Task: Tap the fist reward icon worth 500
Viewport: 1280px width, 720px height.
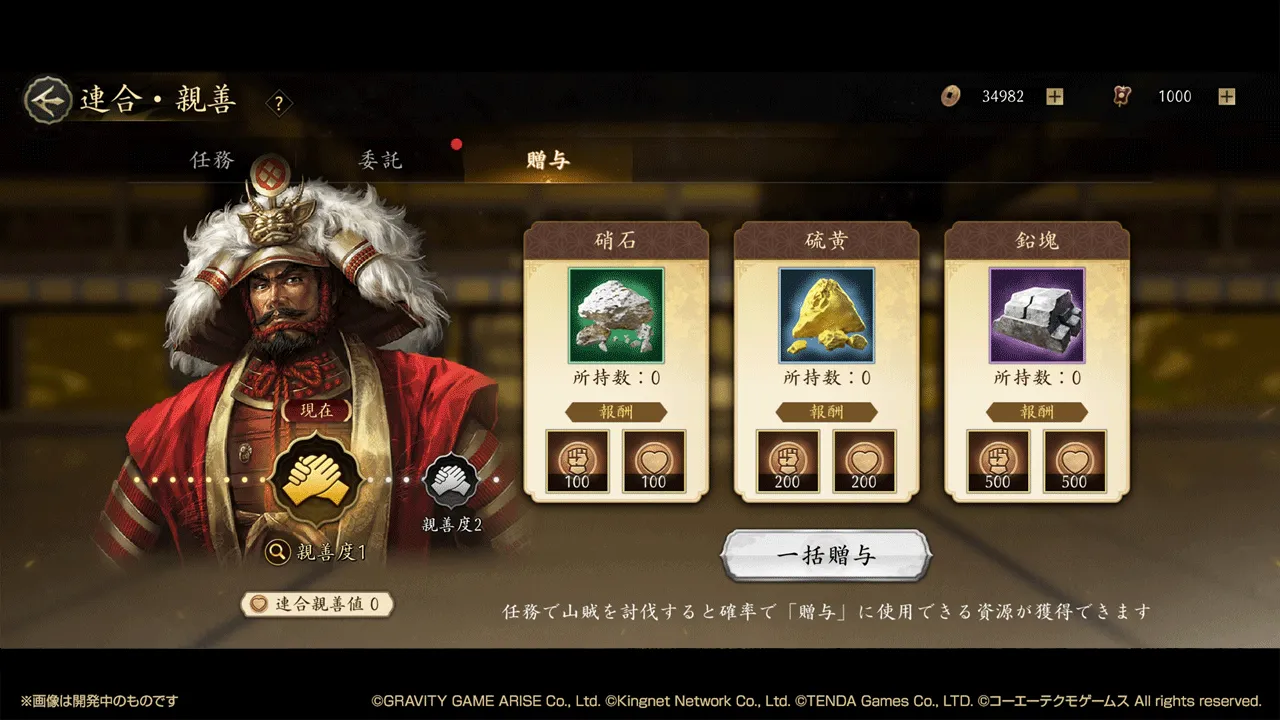Action: [x=997, y=461]
